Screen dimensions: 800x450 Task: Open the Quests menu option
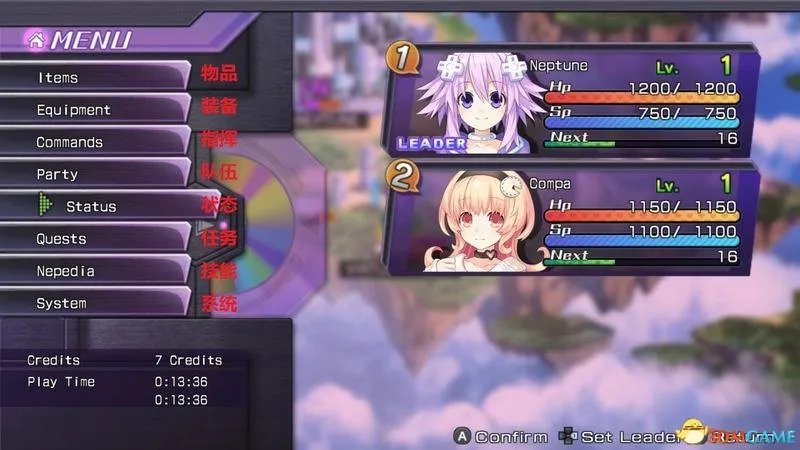[x=95, y=239]
